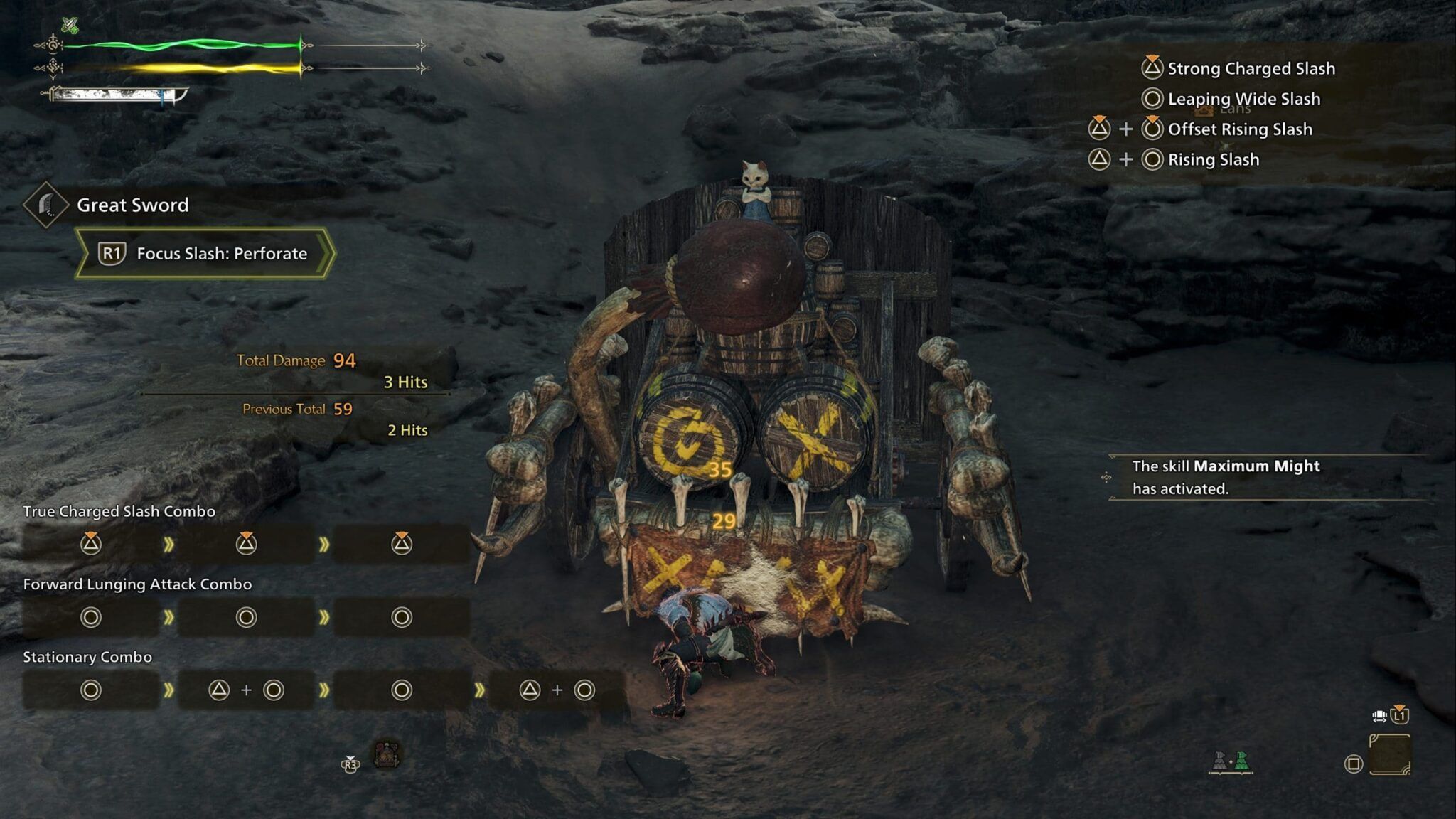Screen dimensions: 1456x819
Task: Click the Leaping Wide Slash circle button
Action: pos(1152,100)
